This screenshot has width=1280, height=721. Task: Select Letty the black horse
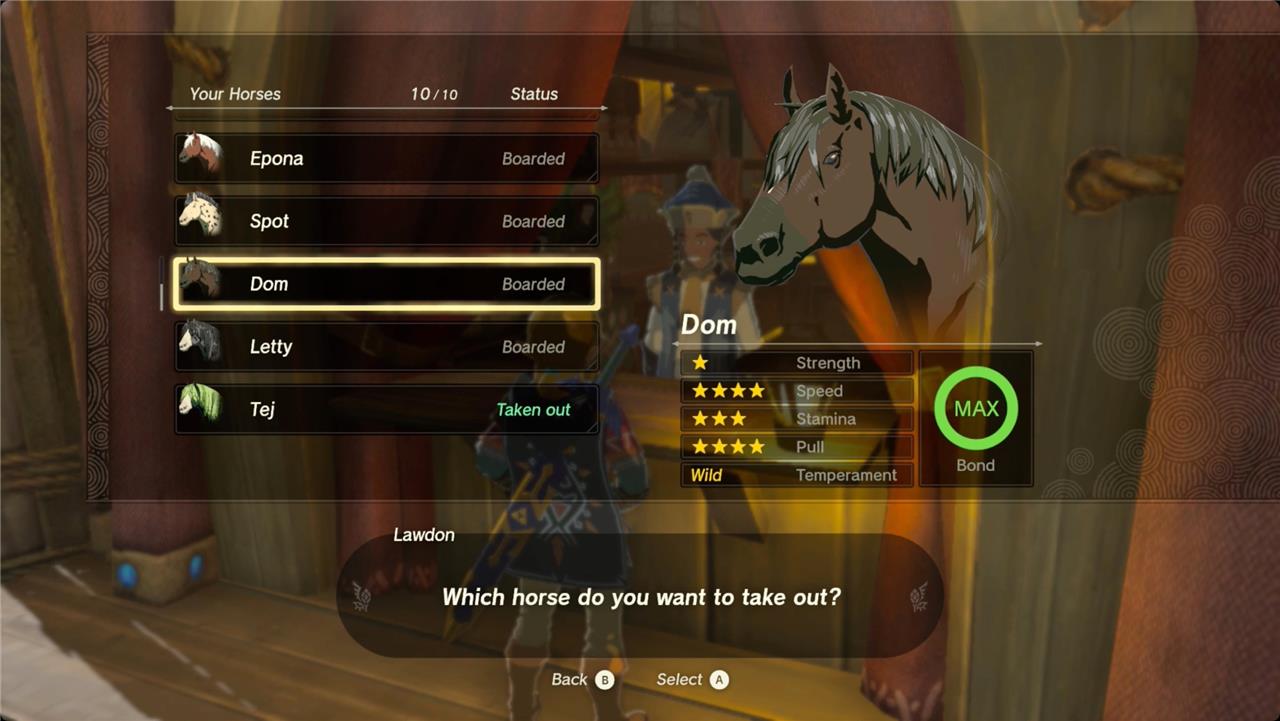coord(387,347)
